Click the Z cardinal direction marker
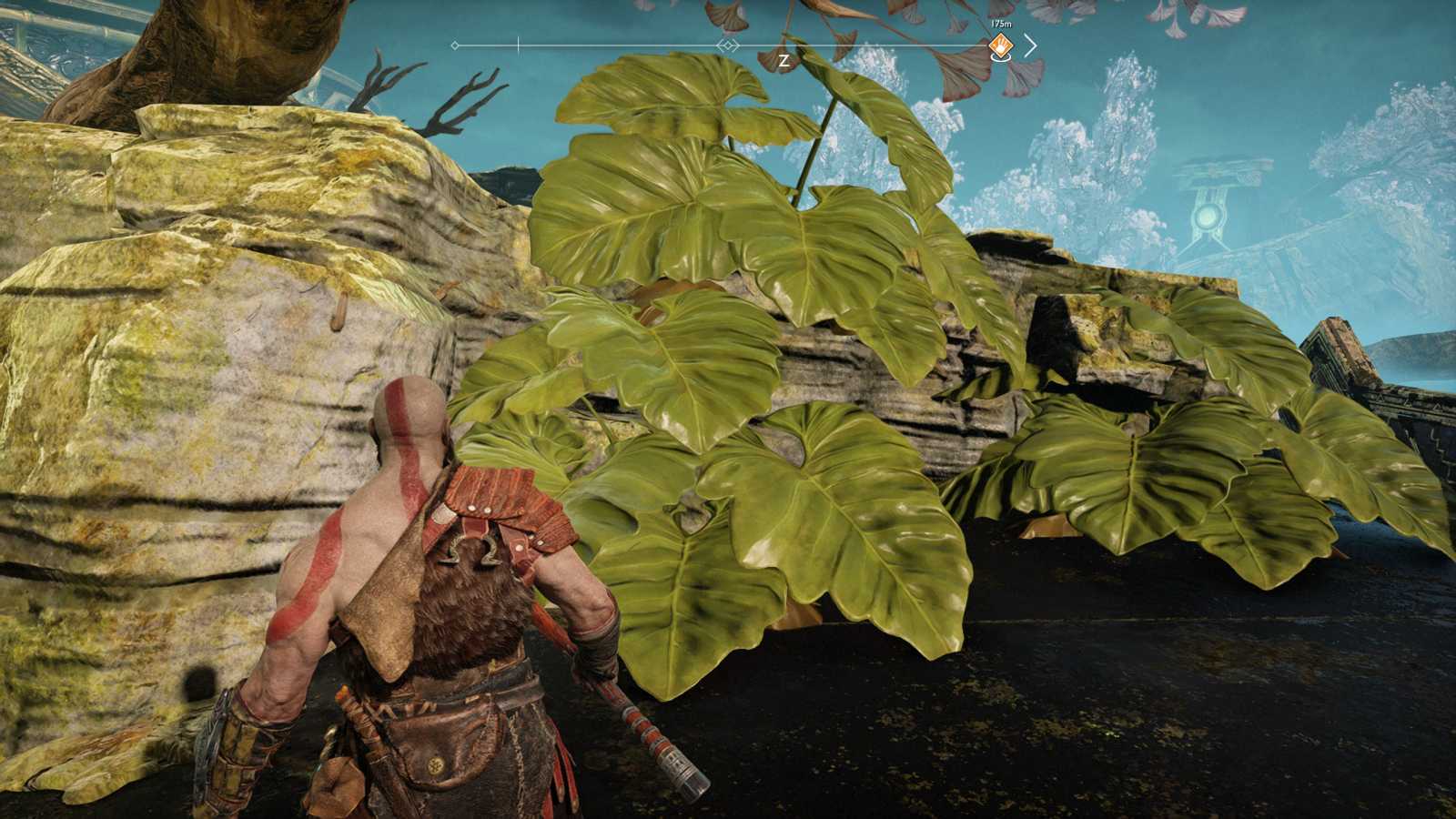This screenshot has height=819, width=1456. [x=784, y=59]
